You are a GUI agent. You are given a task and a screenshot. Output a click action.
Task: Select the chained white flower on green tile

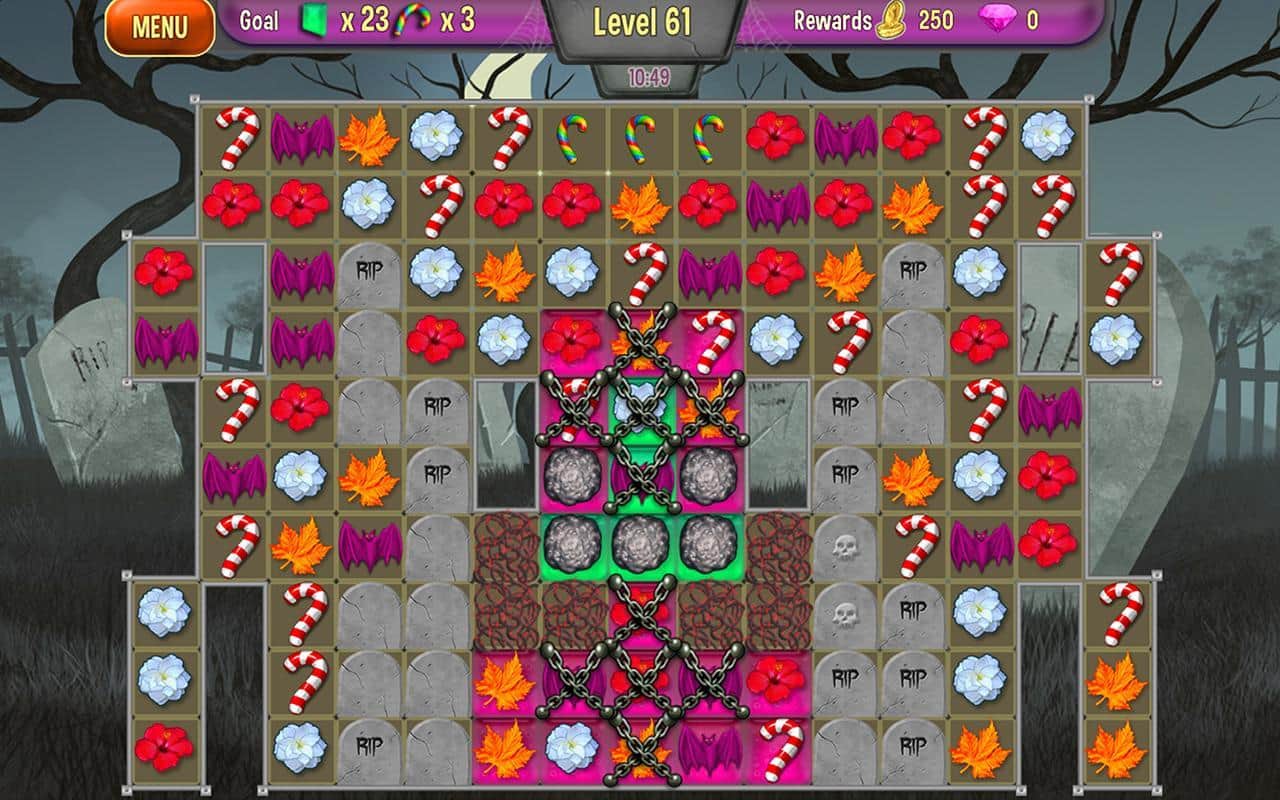tap(640, 407)
